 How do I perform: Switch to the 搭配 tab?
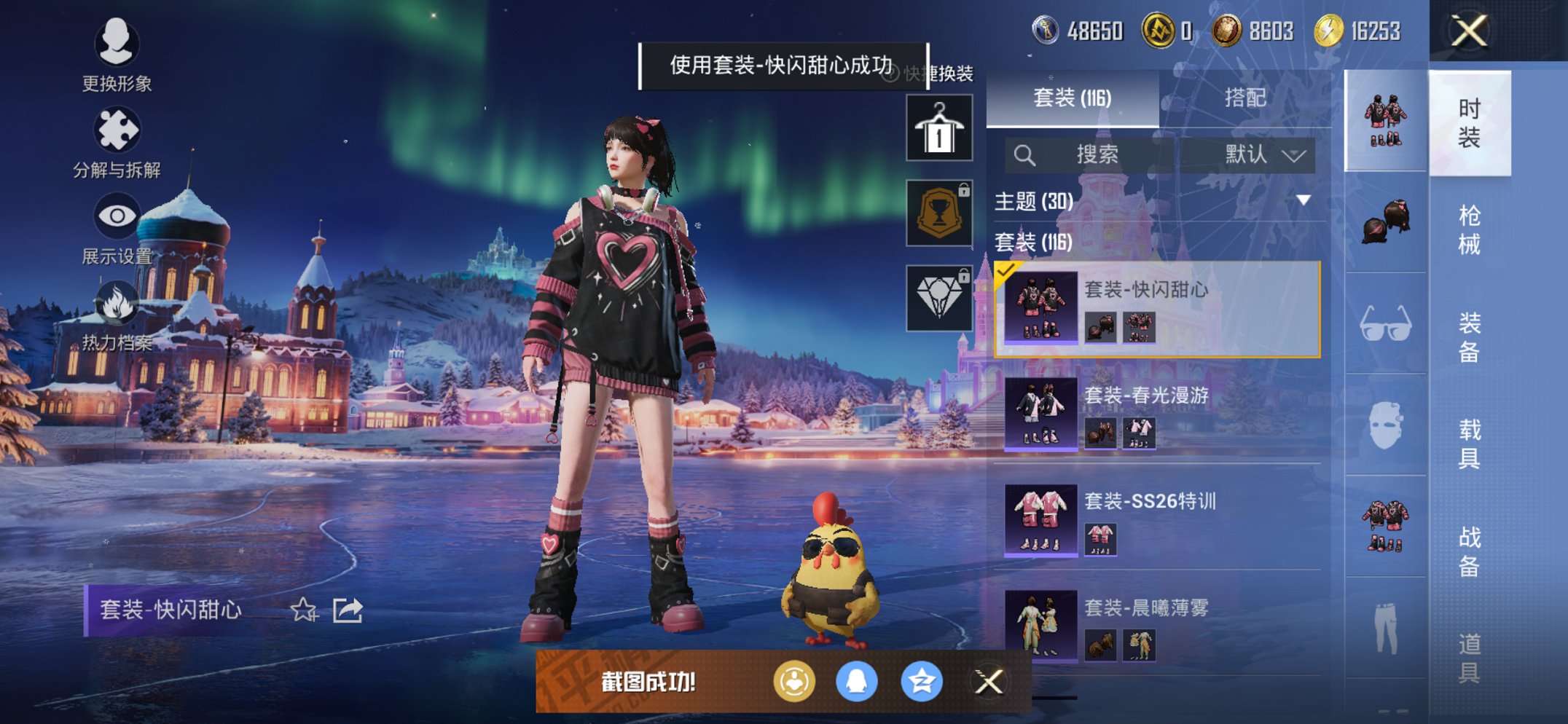[1246, 98]
